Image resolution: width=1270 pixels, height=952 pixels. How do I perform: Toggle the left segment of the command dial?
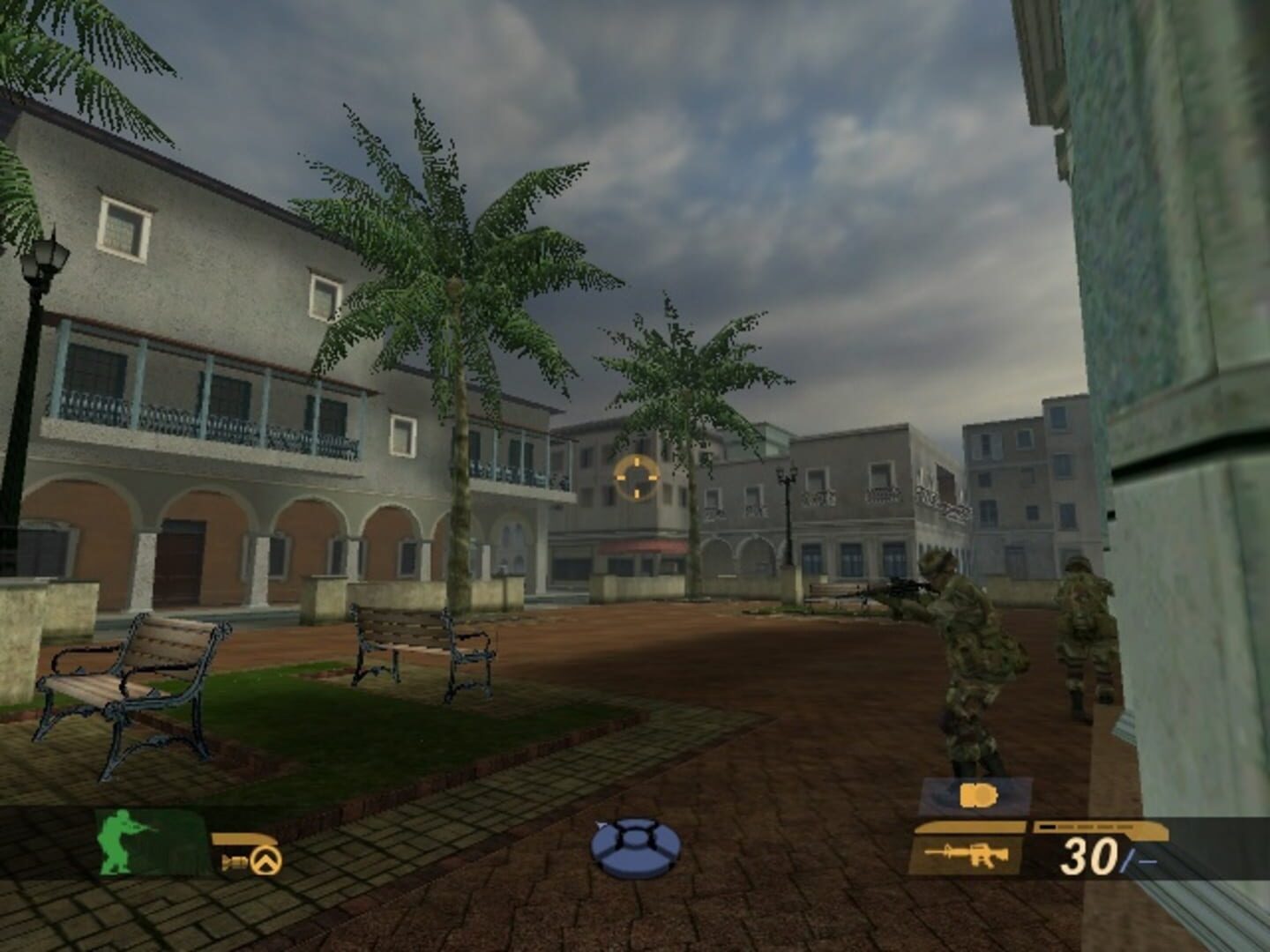point(604,839)
